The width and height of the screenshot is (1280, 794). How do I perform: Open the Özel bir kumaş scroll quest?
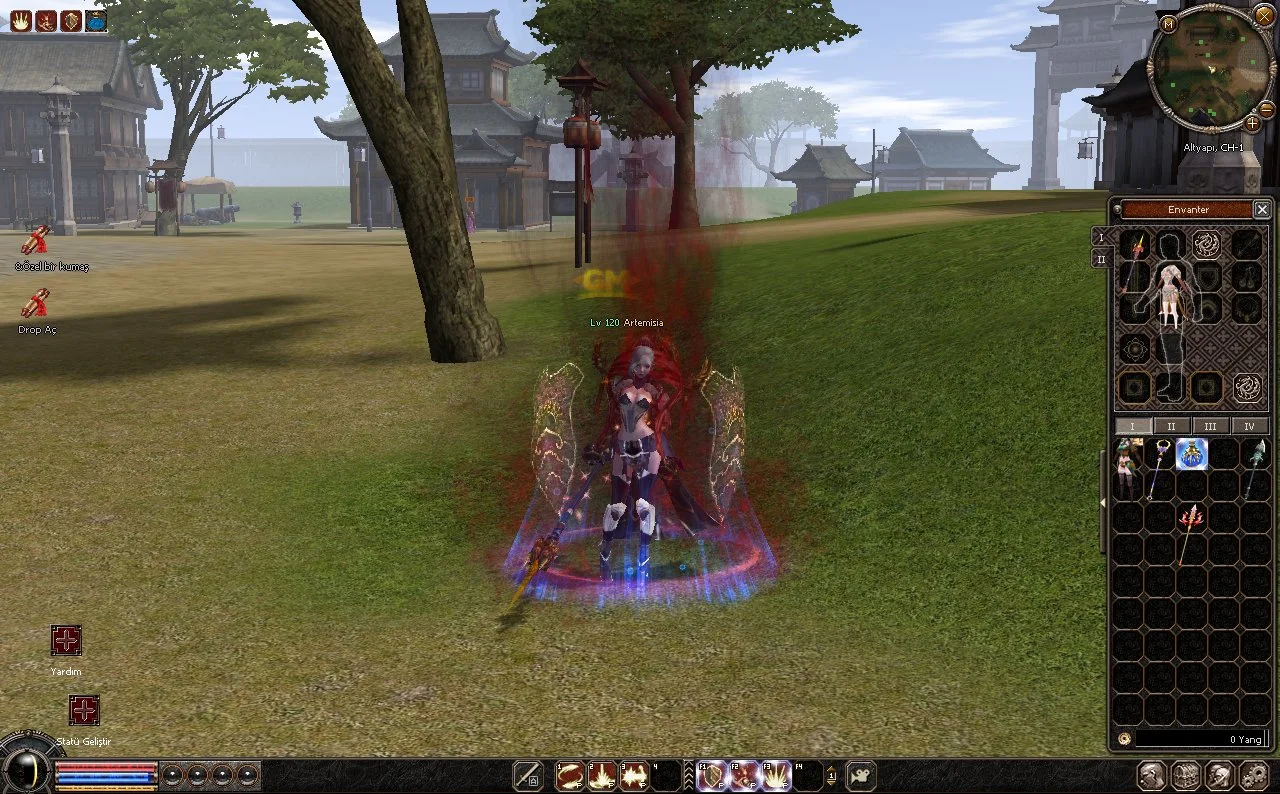point(37,240)
